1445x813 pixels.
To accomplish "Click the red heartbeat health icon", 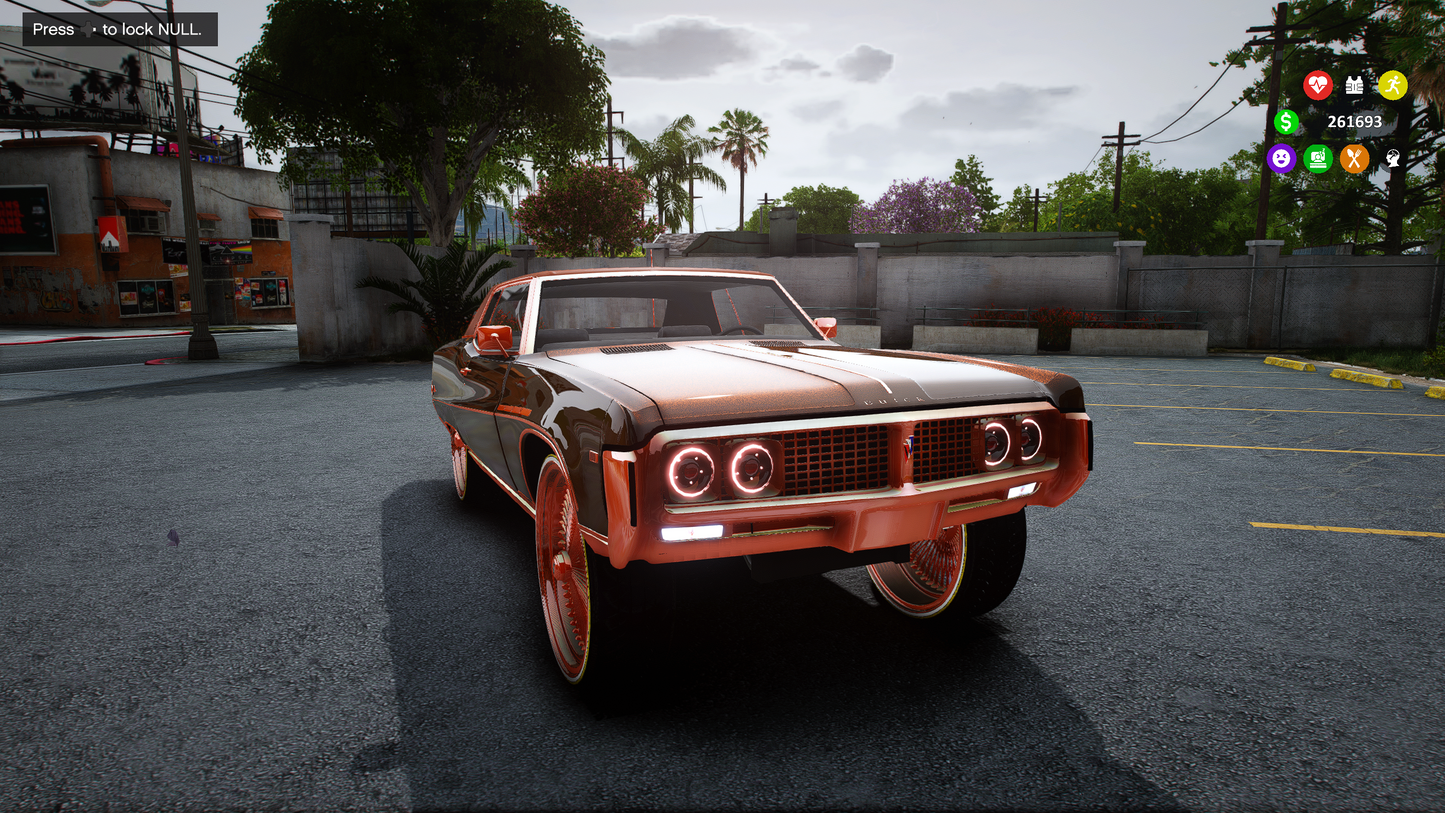I will click(1318, 85).
